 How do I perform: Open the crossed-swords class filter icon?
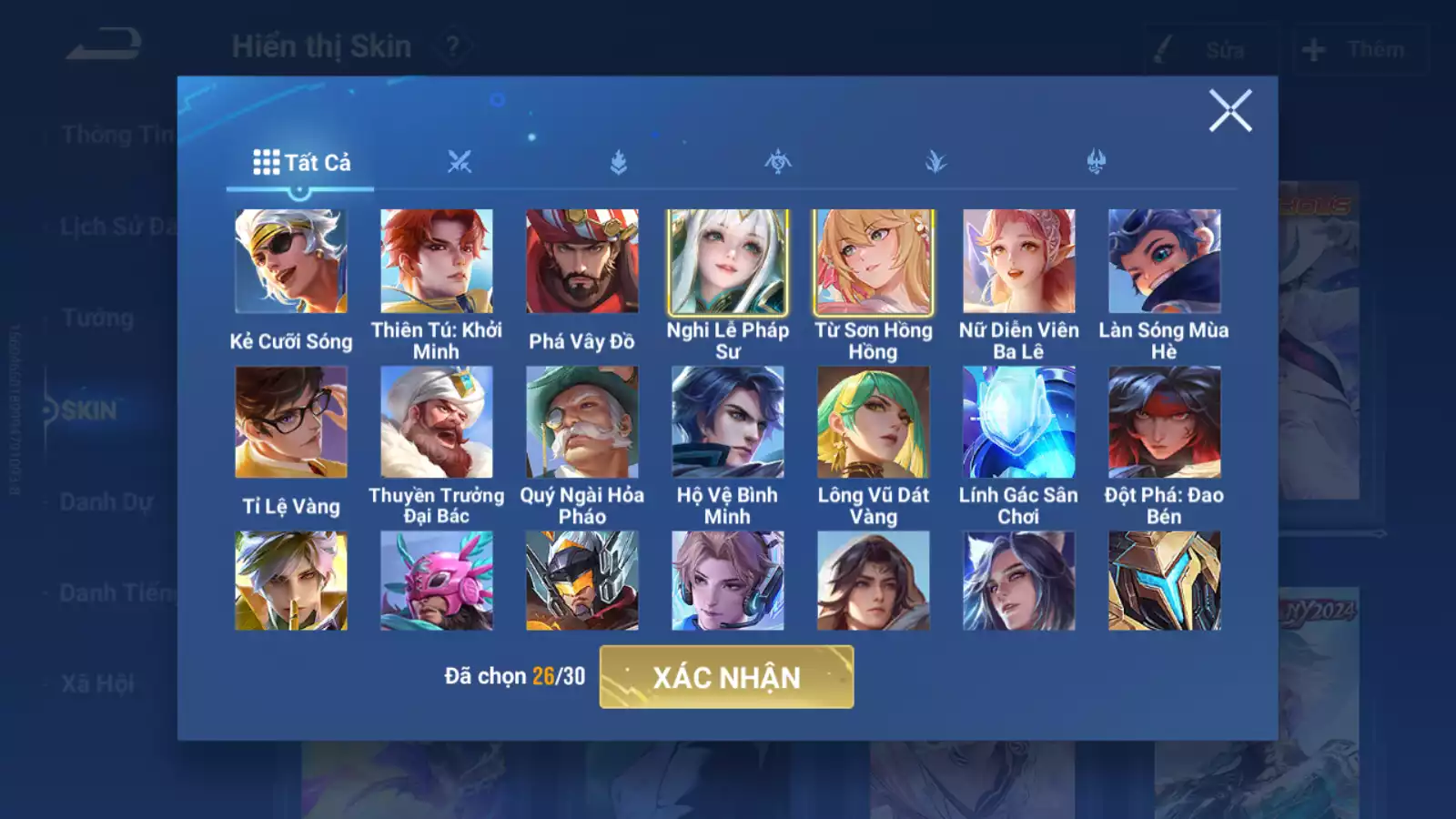pyautogui.click(x=460, y=160)
